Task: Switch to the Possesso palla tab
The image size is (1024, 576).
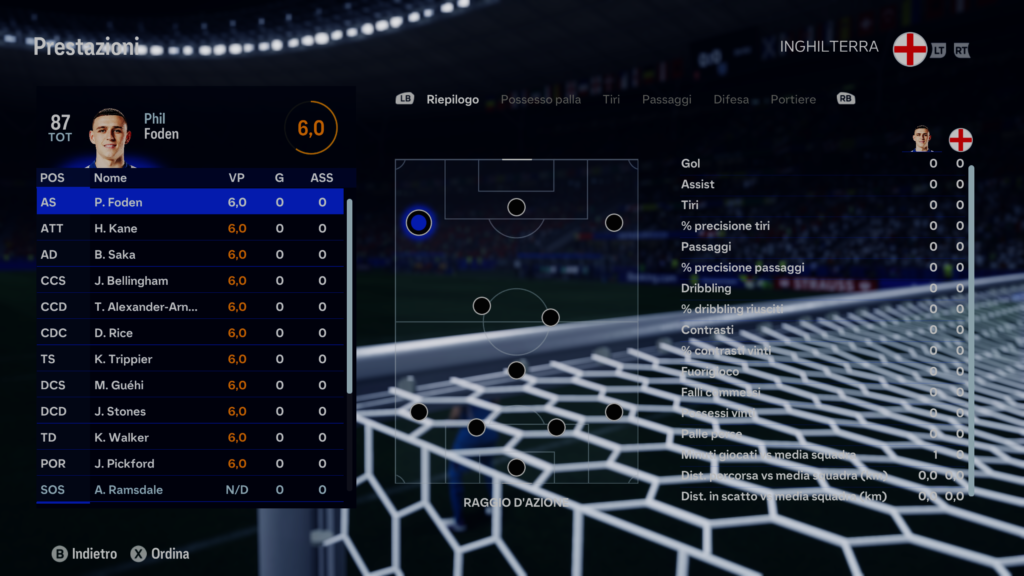Action: (540, 100)
